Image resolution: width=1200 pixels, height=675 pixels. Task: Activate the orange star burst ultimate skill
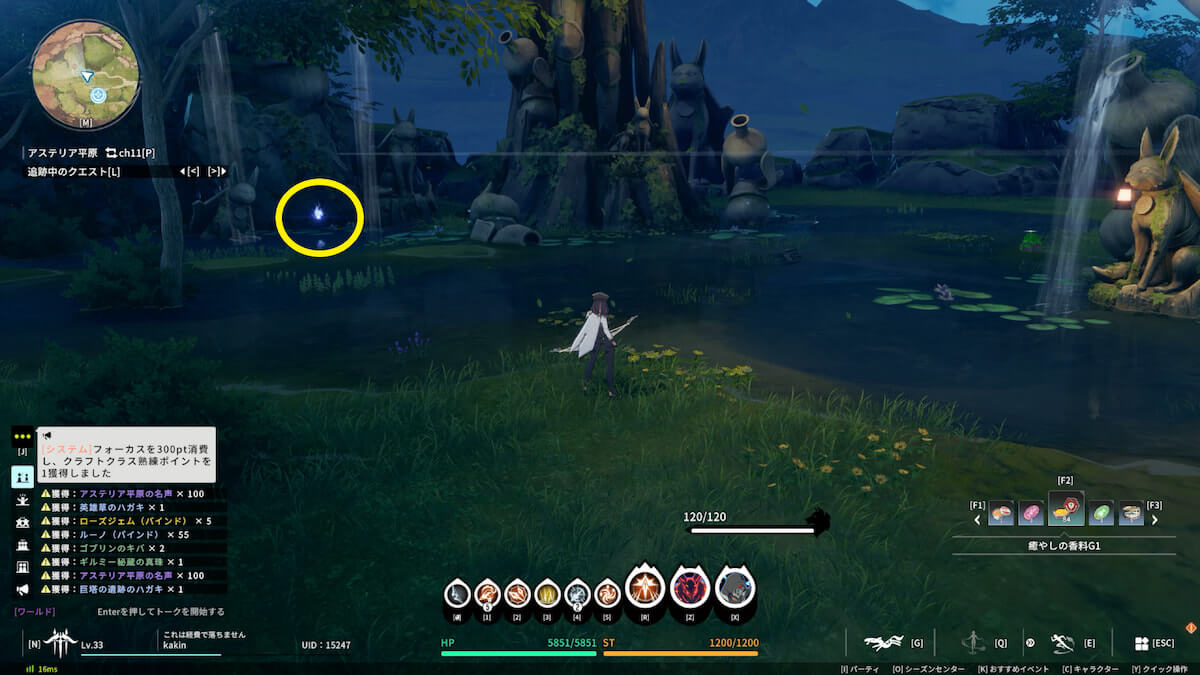click(x=645, y=590)
